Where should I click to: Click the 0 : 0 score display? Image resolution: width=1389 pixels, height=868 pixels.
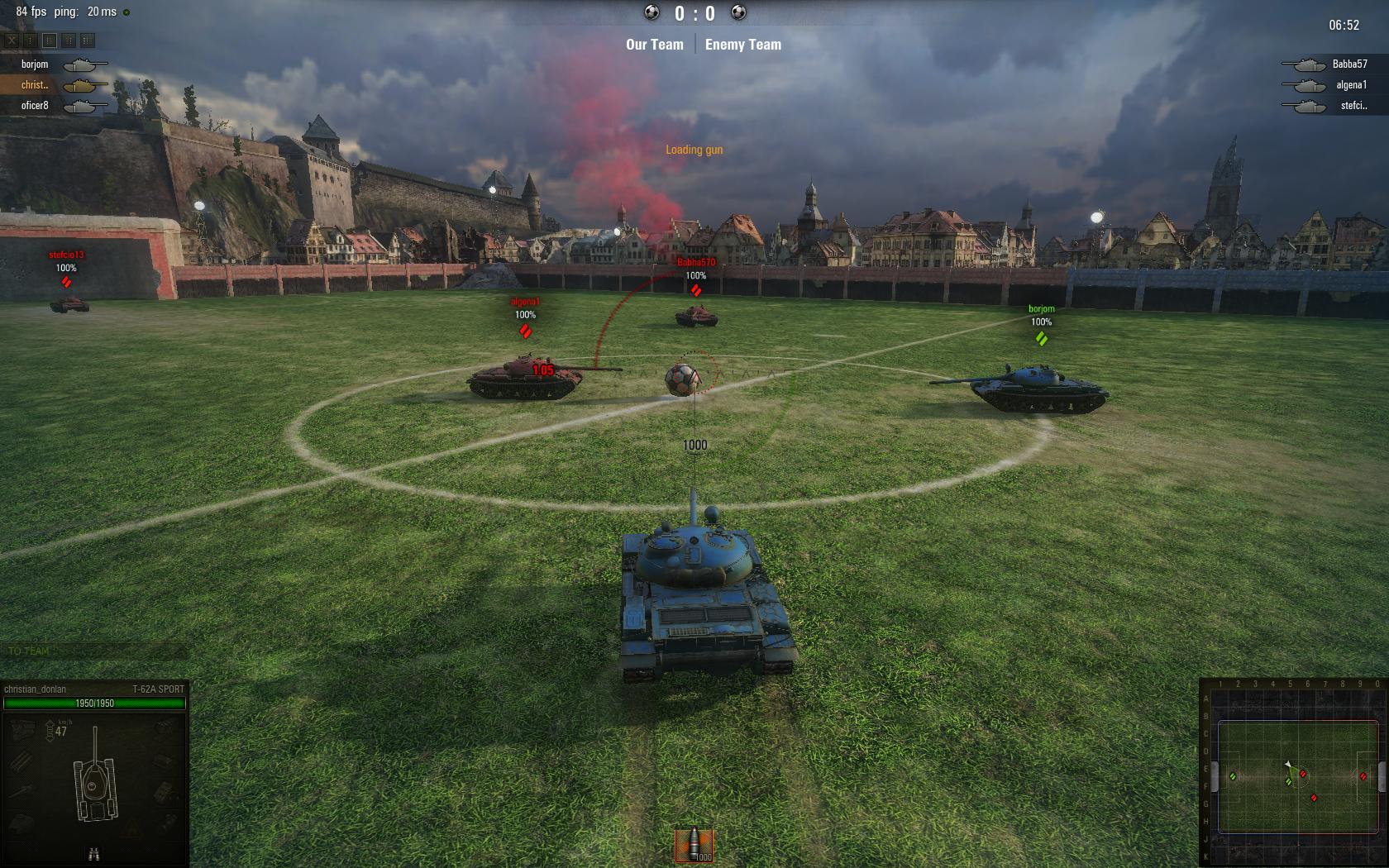point(694,12)
